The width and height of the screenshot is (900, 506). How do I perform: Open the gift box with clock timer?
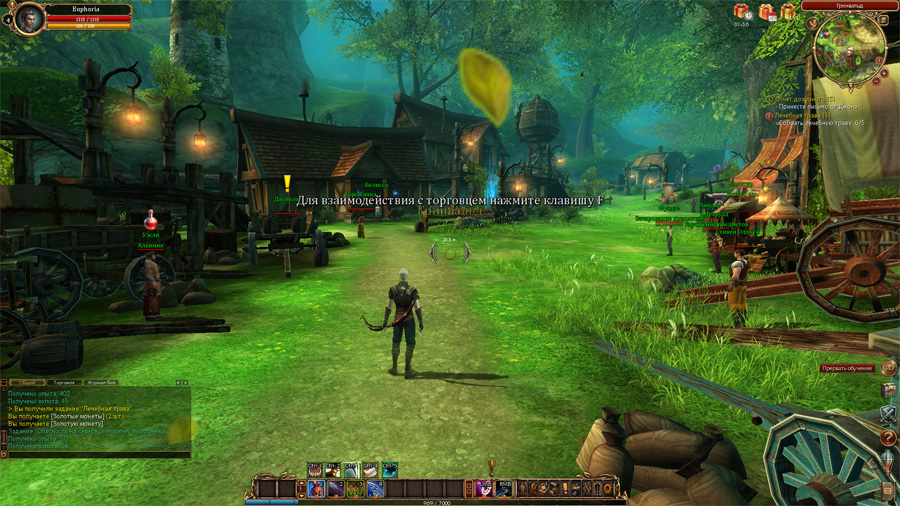click(742, 12)
